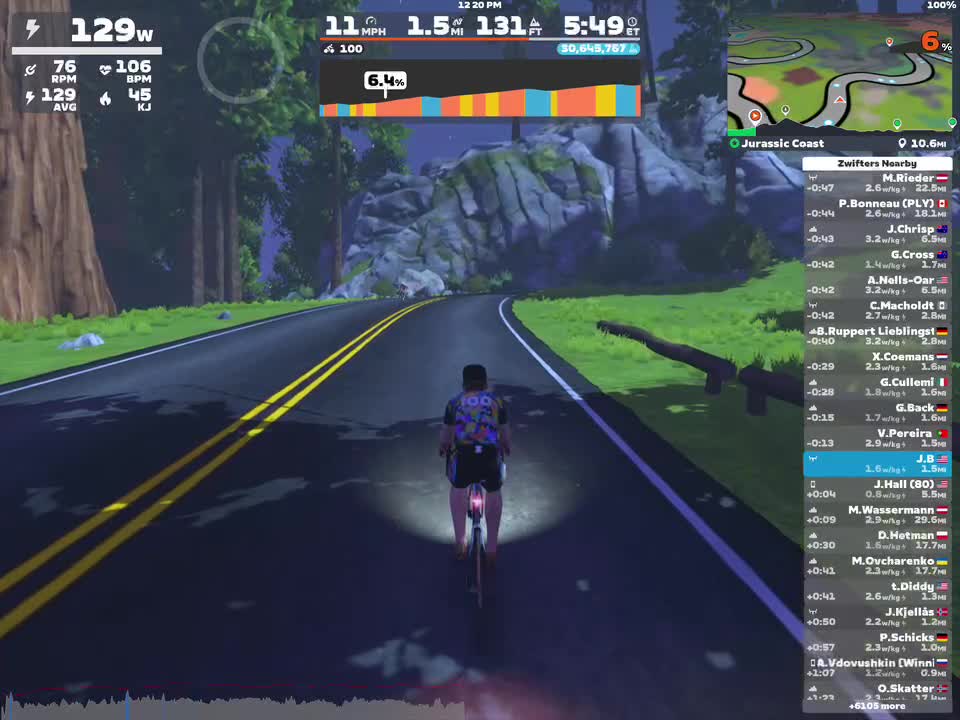Select M.Wassermann in the rider list
Image resolution: width=960 pixels, height=720 pixels.
[x=877, y=515]
